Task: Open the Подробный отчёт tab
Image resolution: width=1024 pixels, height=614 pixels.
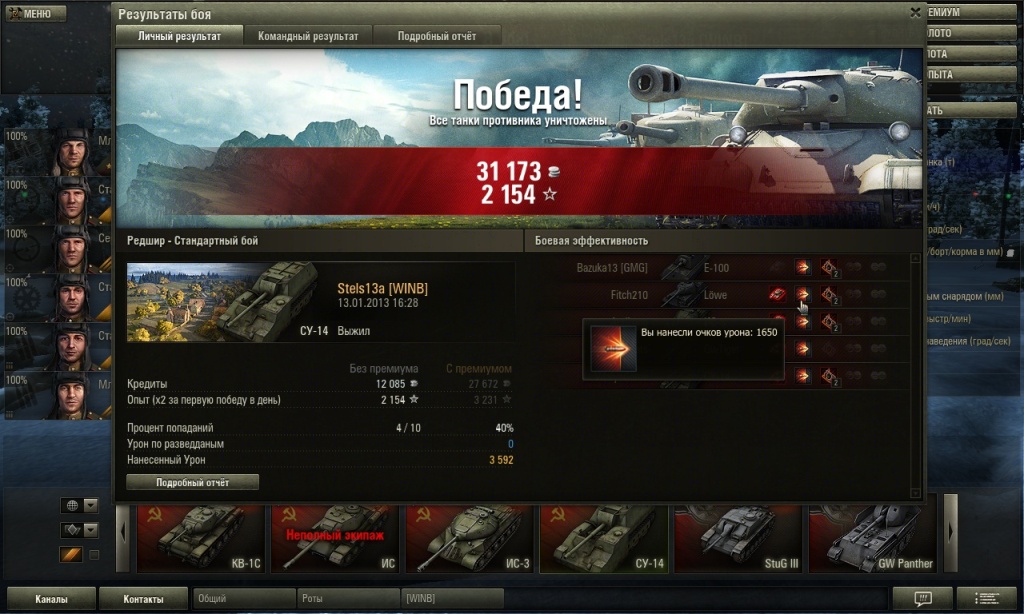Action: coord(436,36)
